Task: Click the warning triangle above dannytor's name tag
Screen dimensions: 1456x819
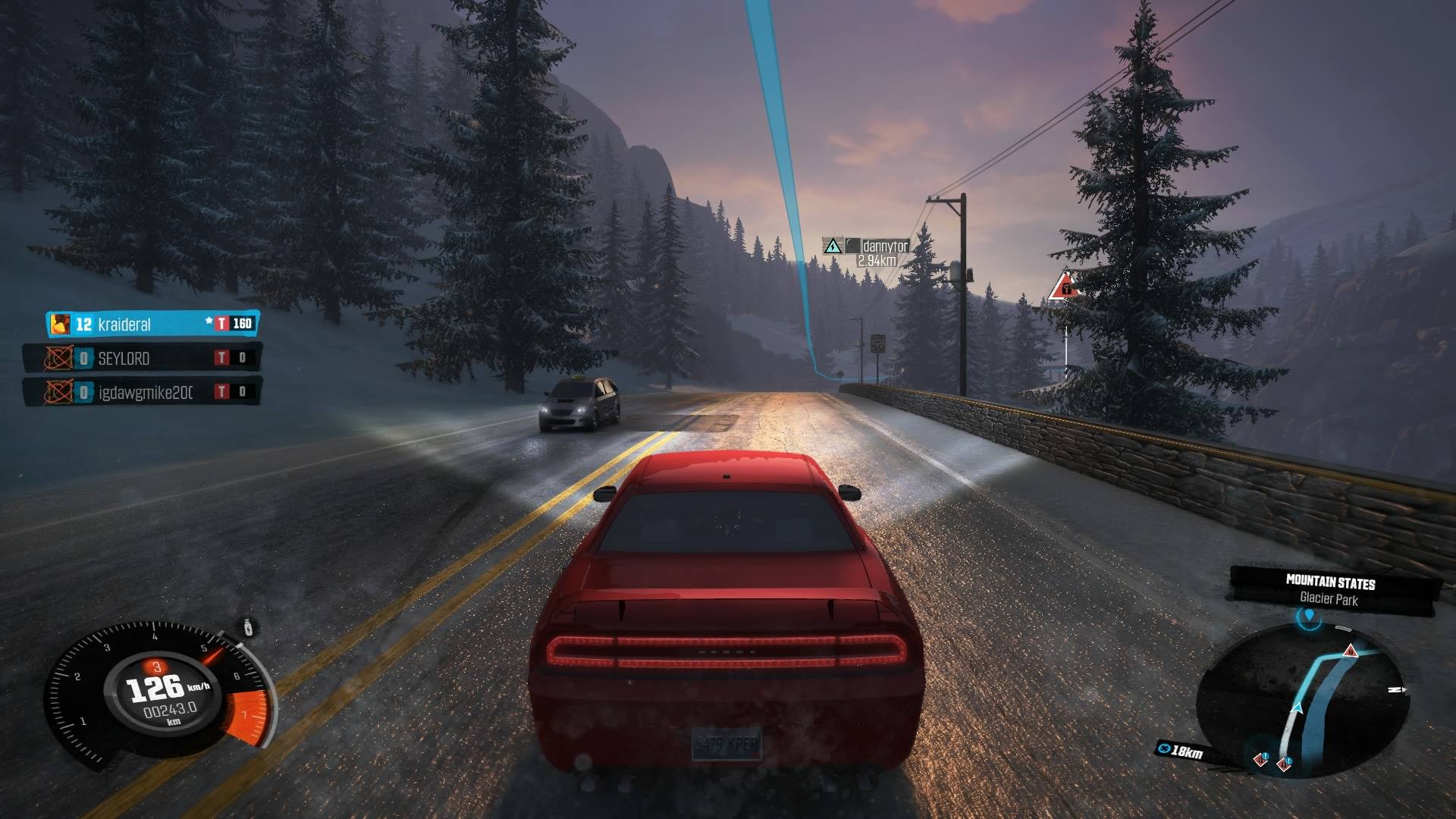Action: click(x=833, y=245)
